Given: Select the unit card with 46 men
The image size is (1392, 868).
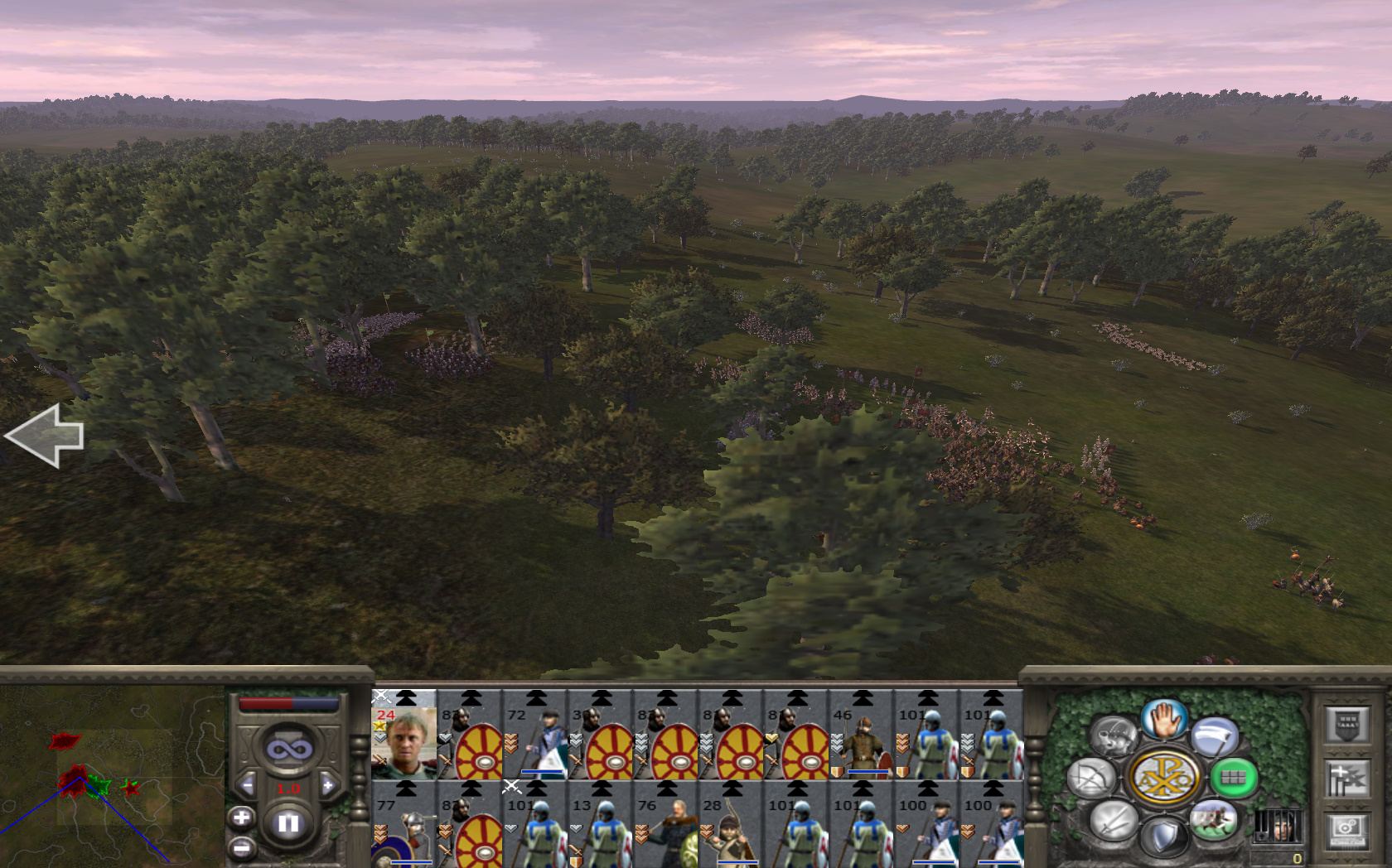Looking at the screenshot, I should pyautogui.click(x=861, y=735).
